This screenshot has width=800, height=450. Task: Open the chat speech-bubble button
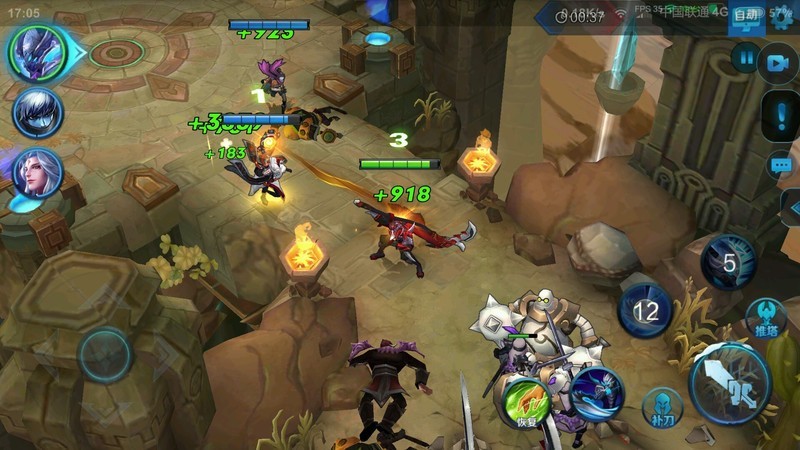781,165
